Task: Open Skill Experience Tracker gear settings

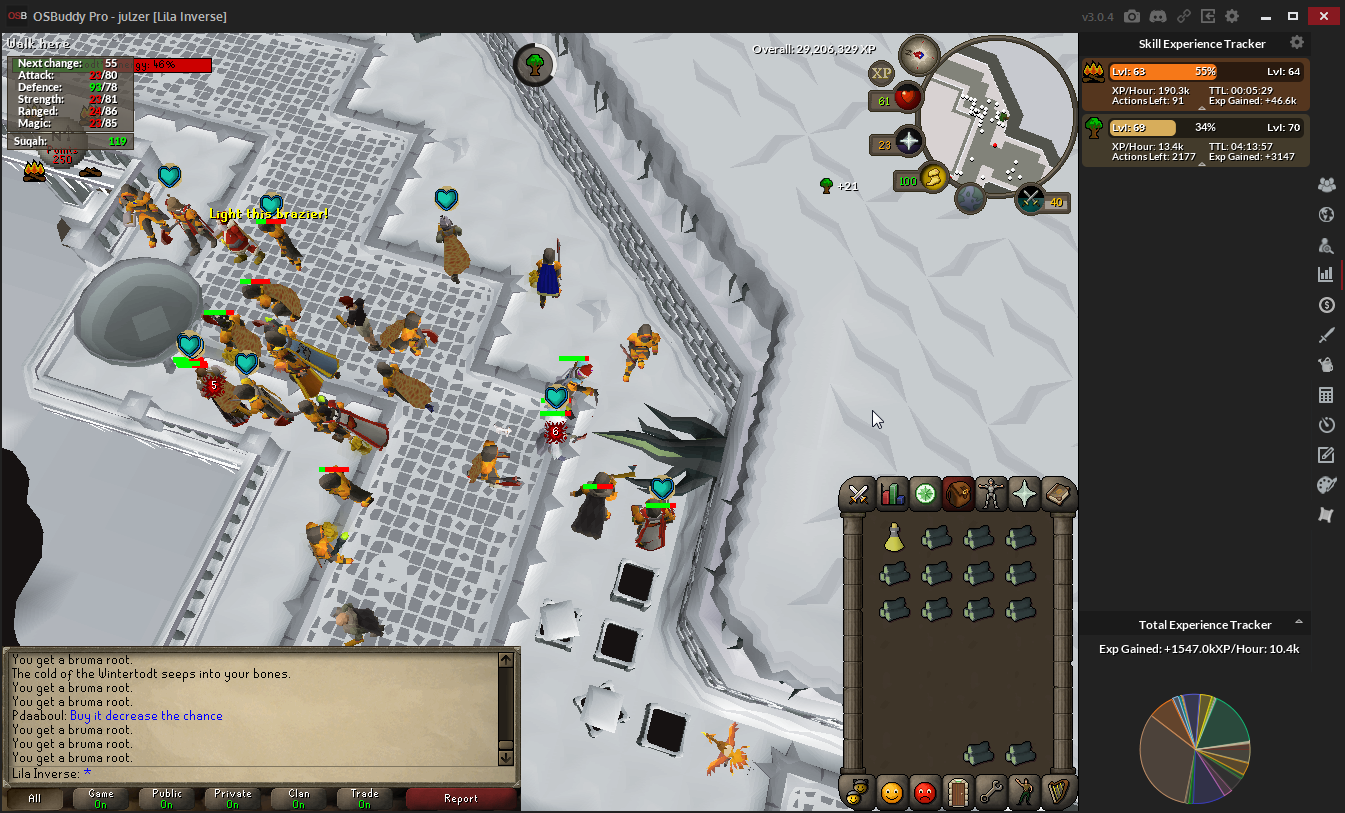Action: pyautogui.click(x=1297, y=43)
